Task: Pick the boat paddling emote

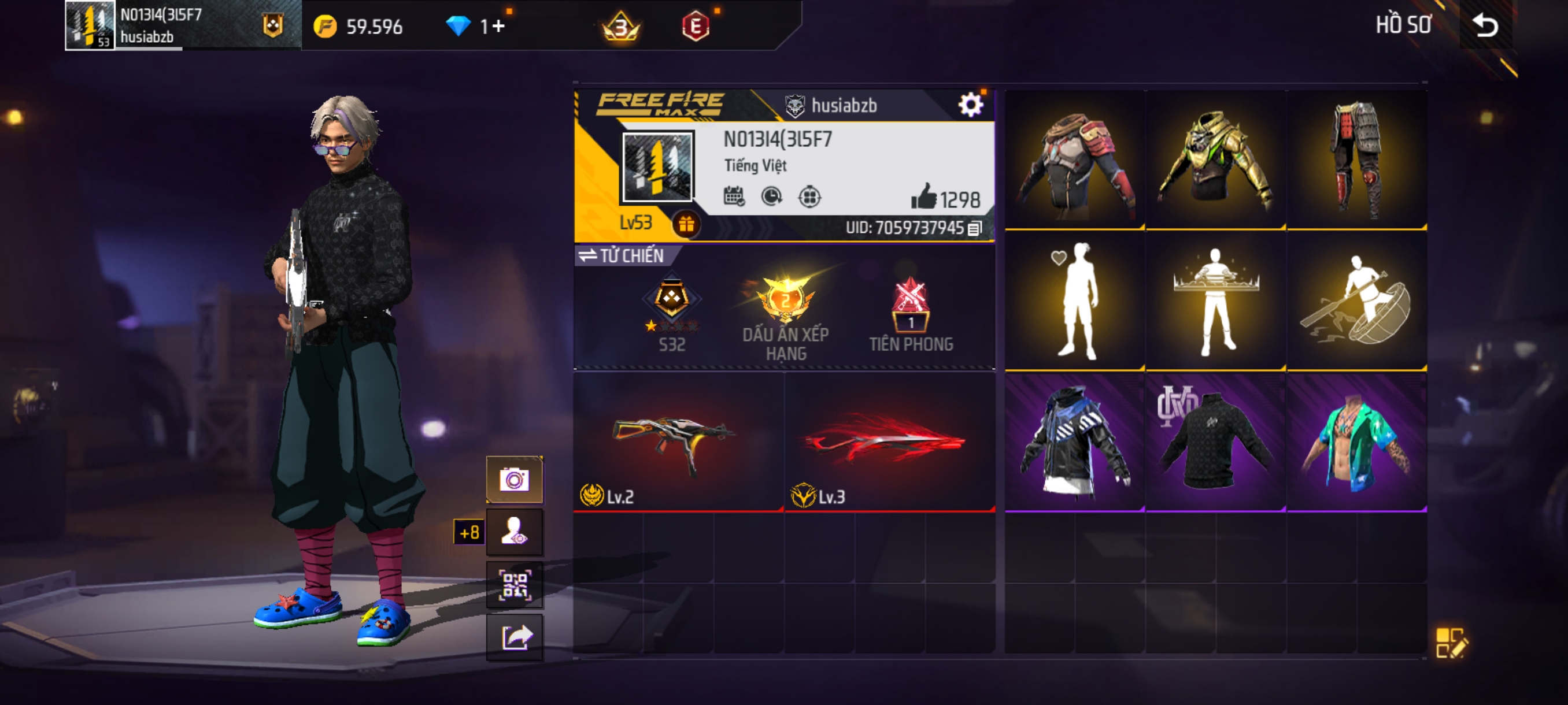Action: [x=1356, y=302]
